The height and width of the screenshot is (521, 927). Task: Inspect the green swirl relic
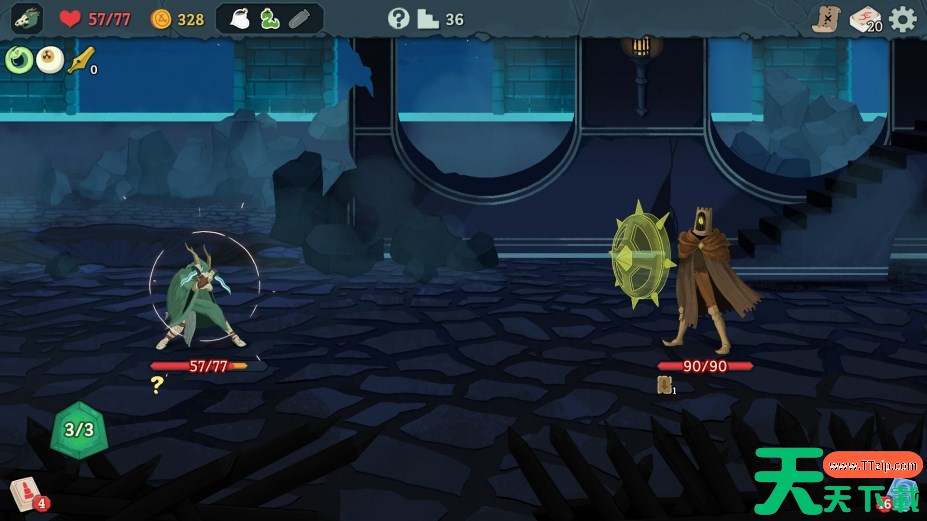[x=19, y=60]
